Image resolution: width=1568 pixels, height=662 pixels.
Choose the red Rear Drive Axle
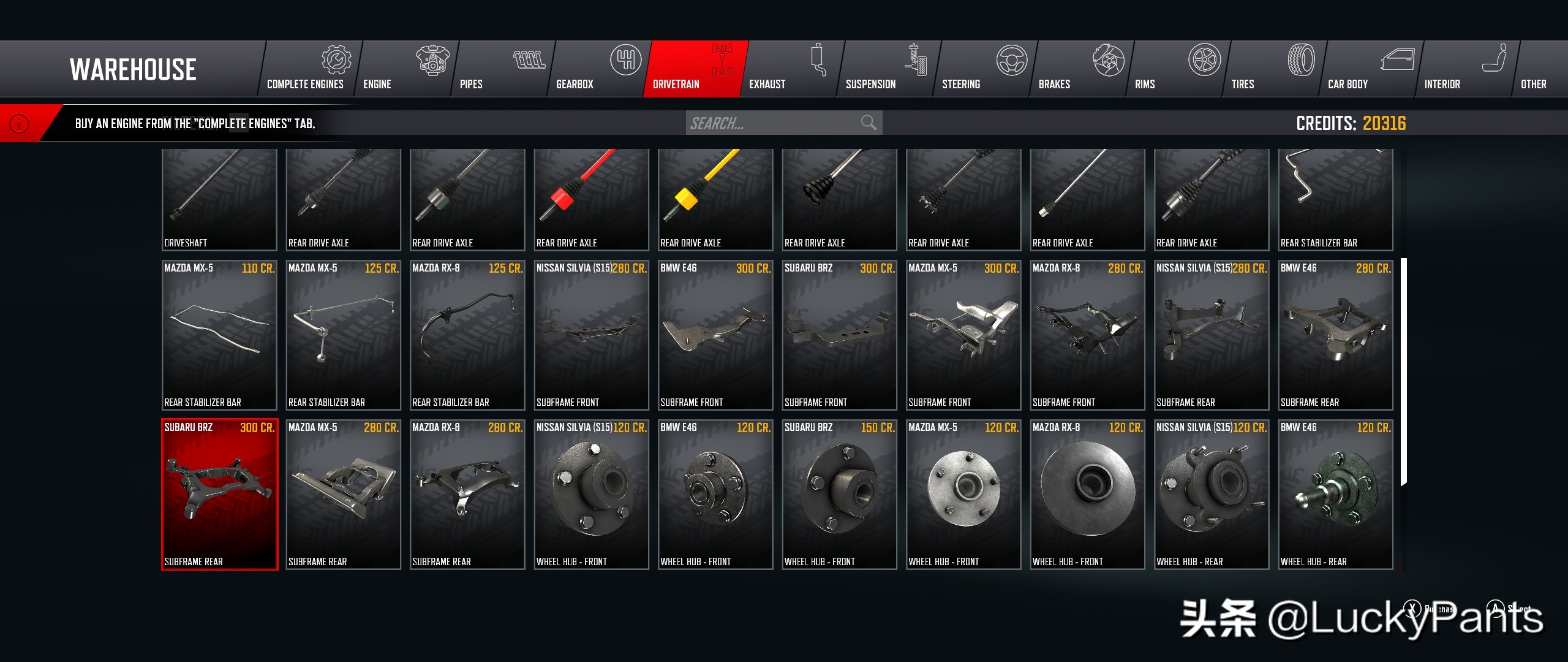(x=591, y=199)
